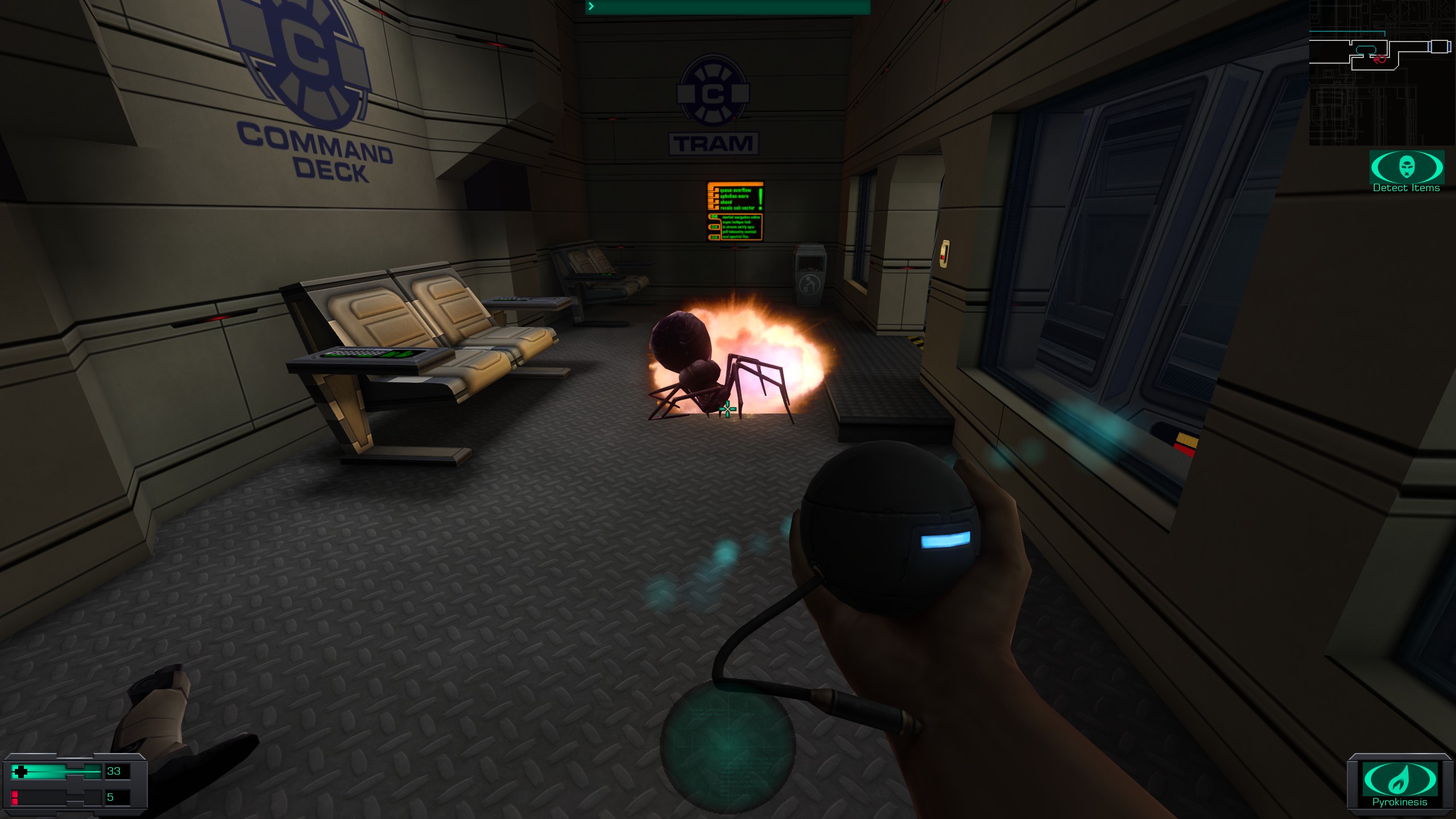
Task: Expand the message log chevron at top
Action: pyautogui.click(x=592, y=7)
